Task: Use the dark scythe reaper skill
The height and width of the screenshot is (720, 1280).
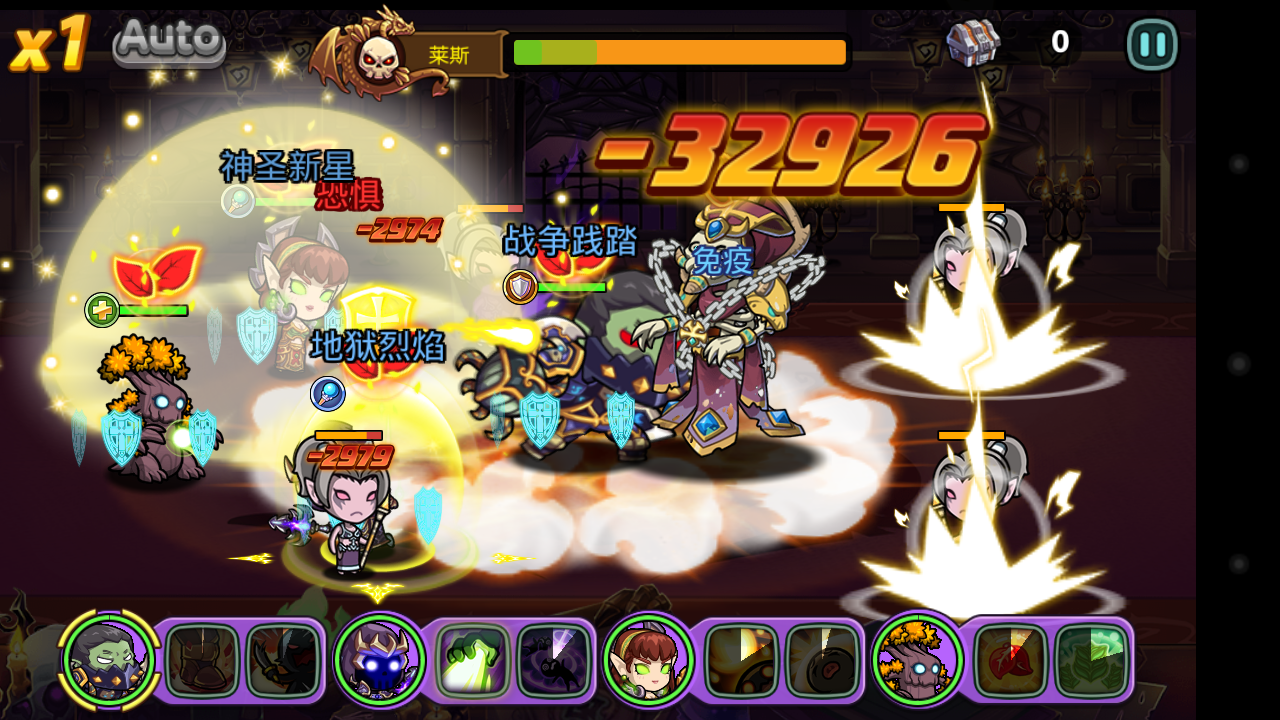Action: point(283,661)
